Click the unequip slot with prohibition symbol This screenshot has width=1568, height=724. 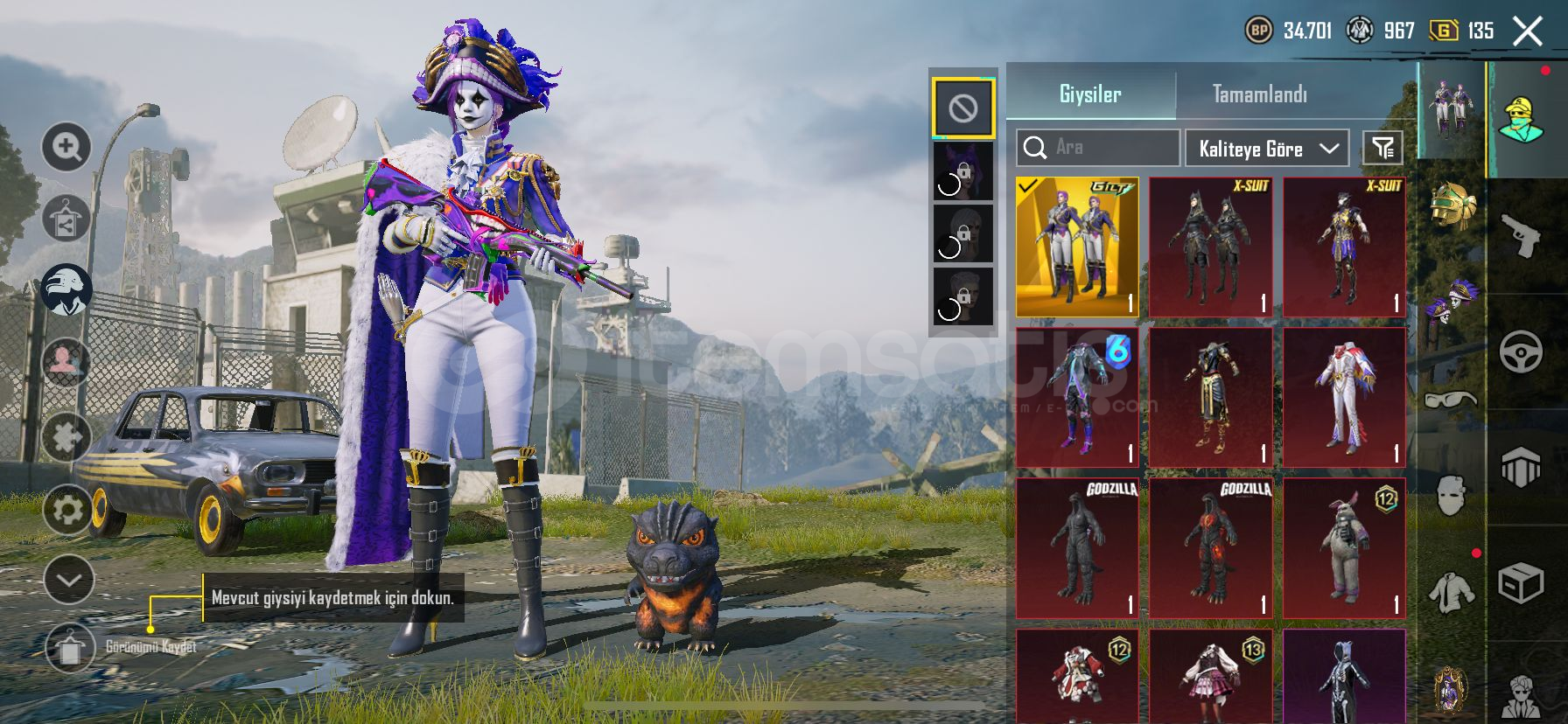click(x=962, y=109)
